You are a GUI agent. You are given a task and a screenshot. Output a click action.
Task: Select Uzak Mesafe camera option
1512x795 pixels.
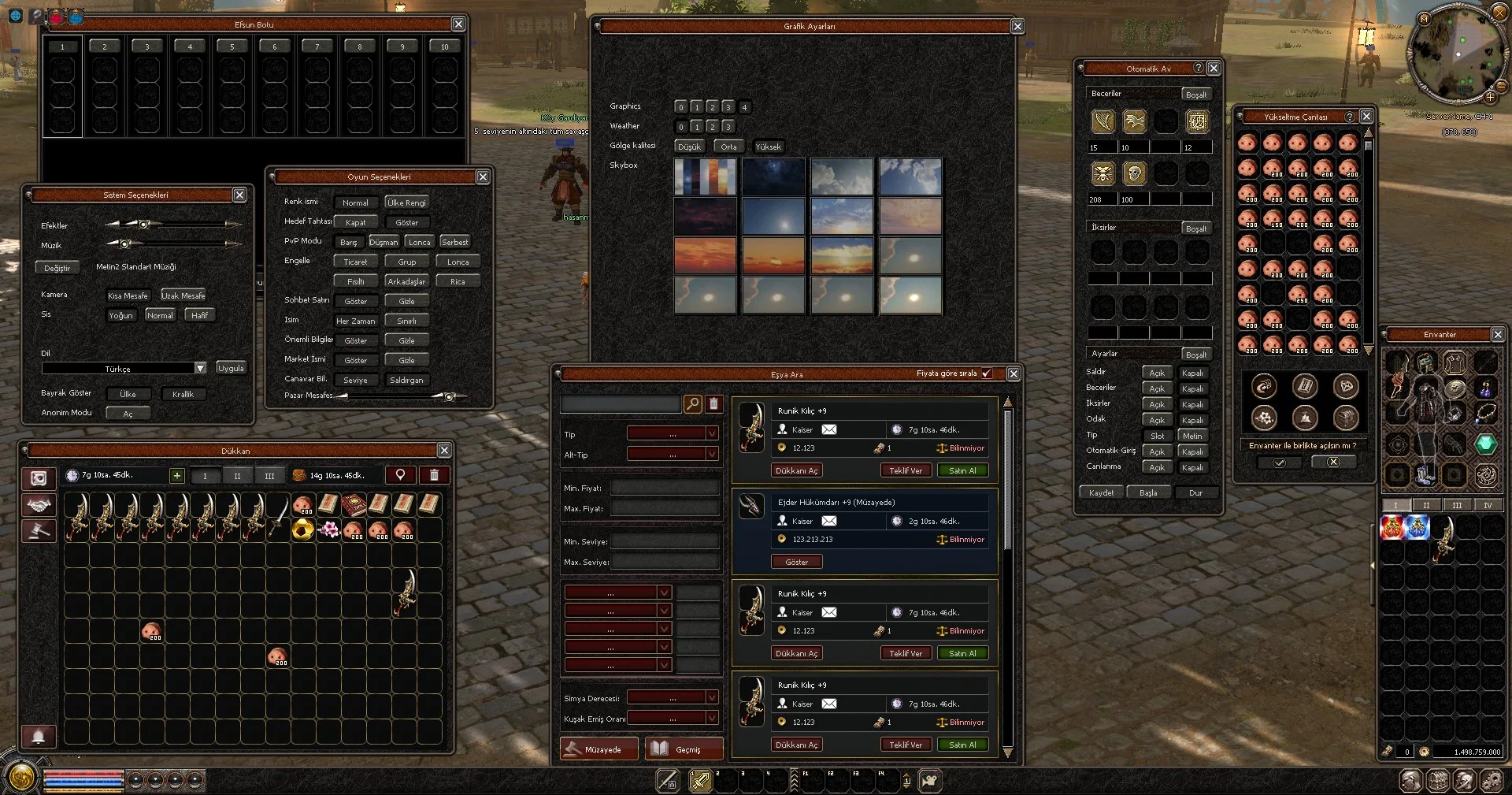pos(183,295)
